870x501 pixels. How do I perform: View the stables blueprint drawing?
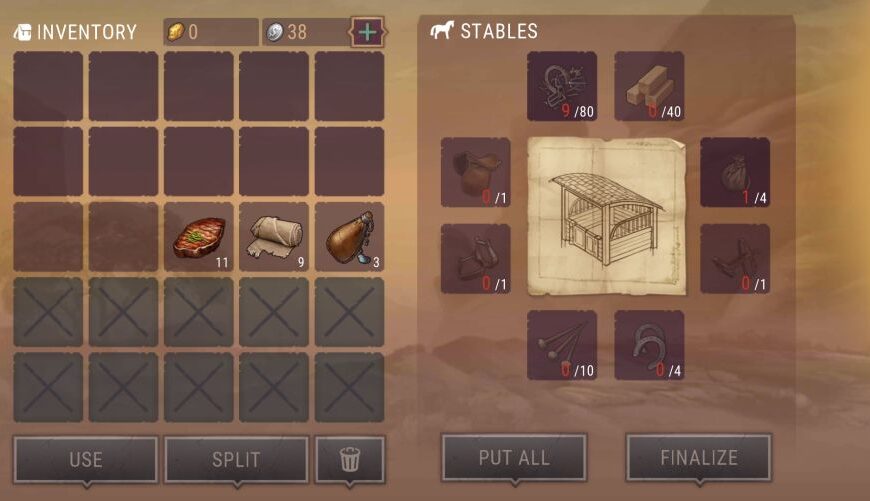(x=605, y=215)
